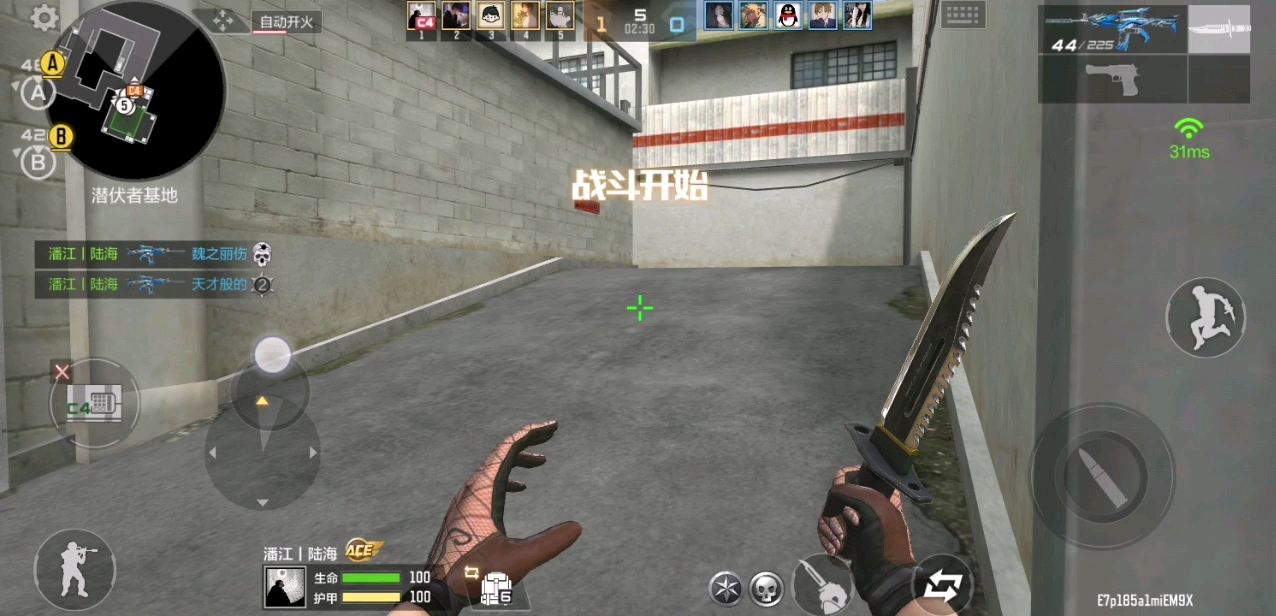The height and width of the screenshot is (616, 1276).
Task: Activate the skull icon button
Action: click(767, 588)
